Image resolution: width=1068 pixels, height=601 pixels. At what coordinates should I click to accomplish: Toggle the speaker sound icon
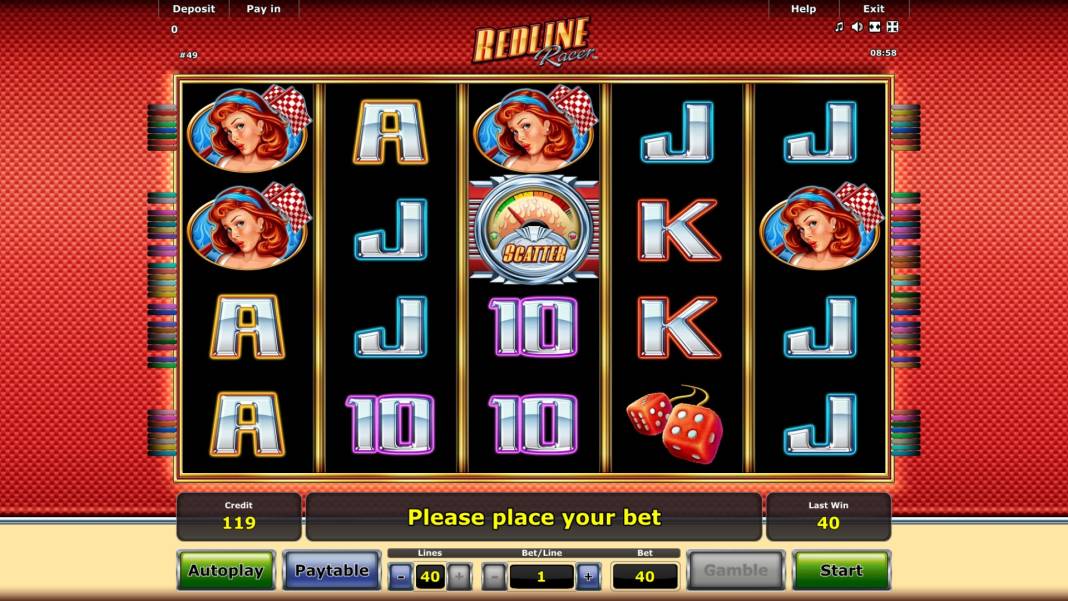[x=857, y=27]
